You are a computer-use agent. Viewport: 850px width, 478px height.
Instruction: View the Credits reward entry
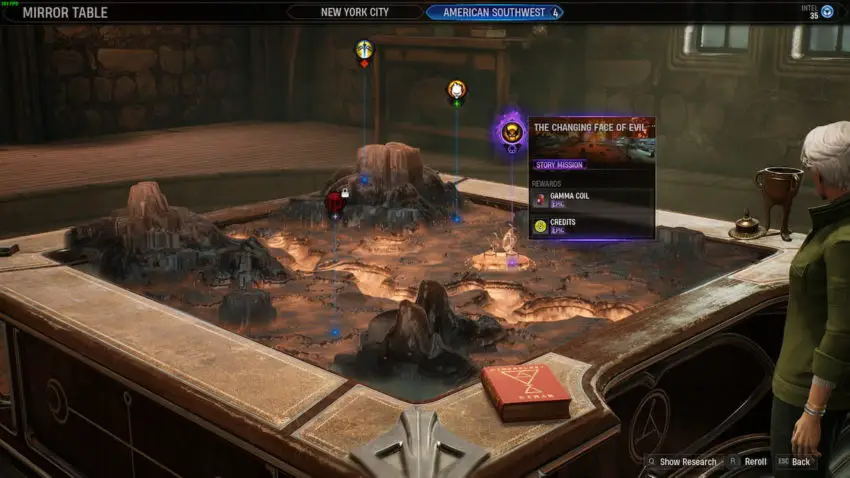(x=592, y=226)
